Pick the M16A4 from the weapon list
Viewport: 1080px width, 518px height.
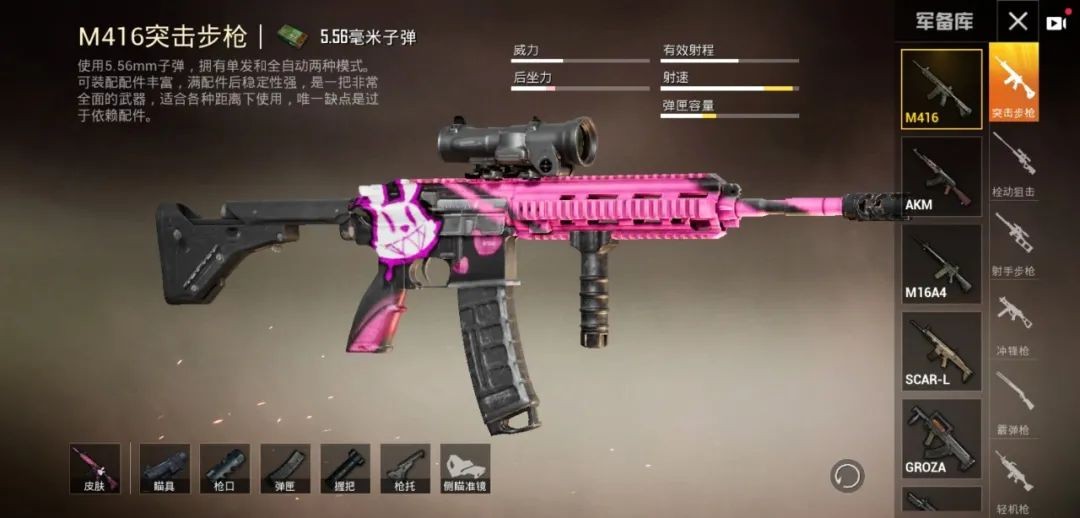tap(941, 264)
